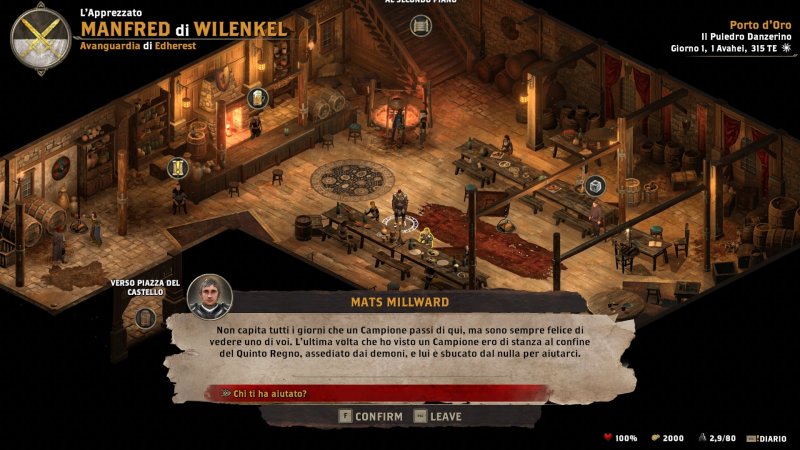Click the crossed-swords crest emblem
Image resolution: width=800 pixels, height=450 pixels.
(40, 38)
